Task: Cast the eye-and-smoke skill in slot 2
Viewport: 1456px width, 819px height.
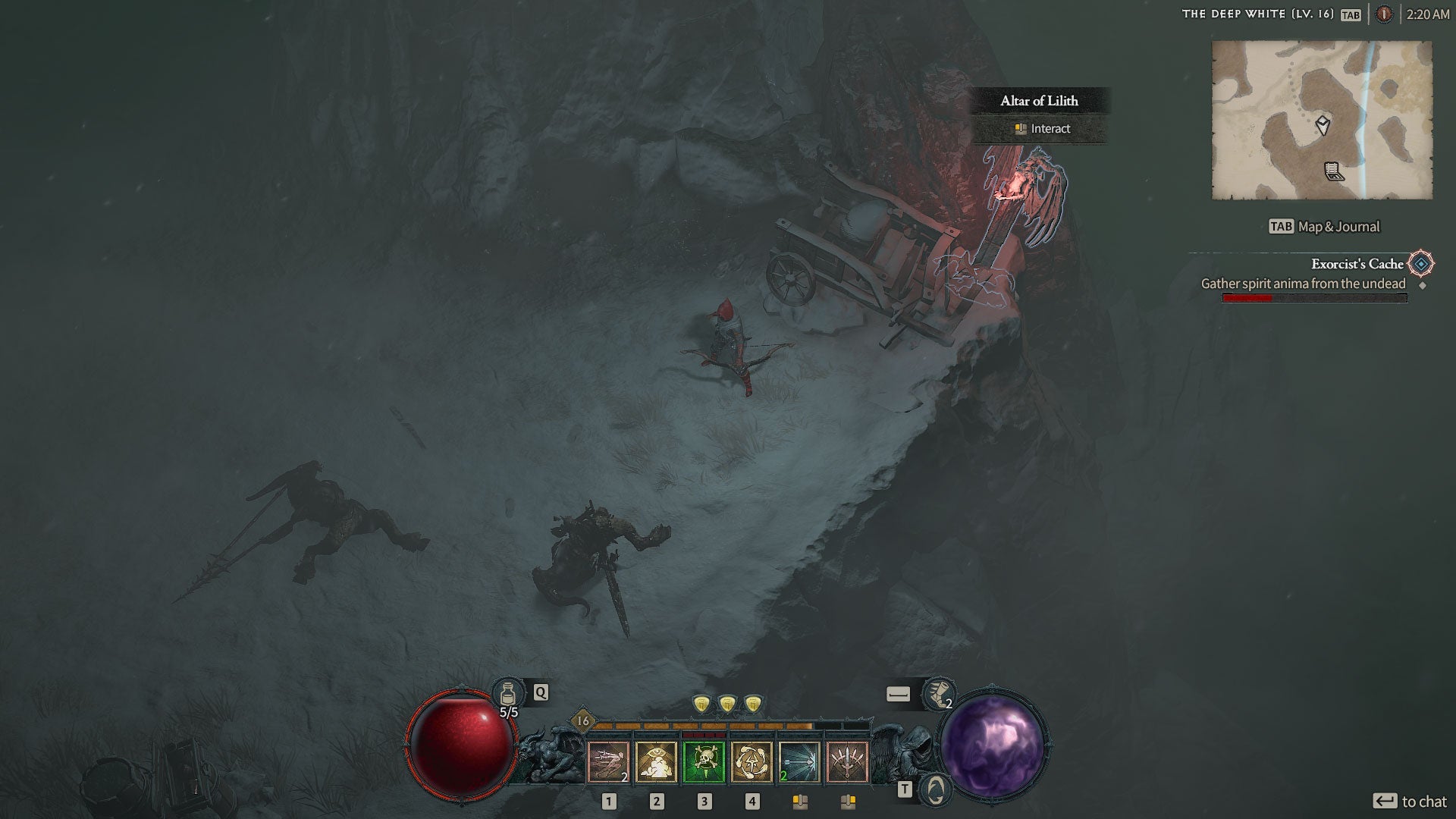Action: pyautogui.click(x=656, y=761)
